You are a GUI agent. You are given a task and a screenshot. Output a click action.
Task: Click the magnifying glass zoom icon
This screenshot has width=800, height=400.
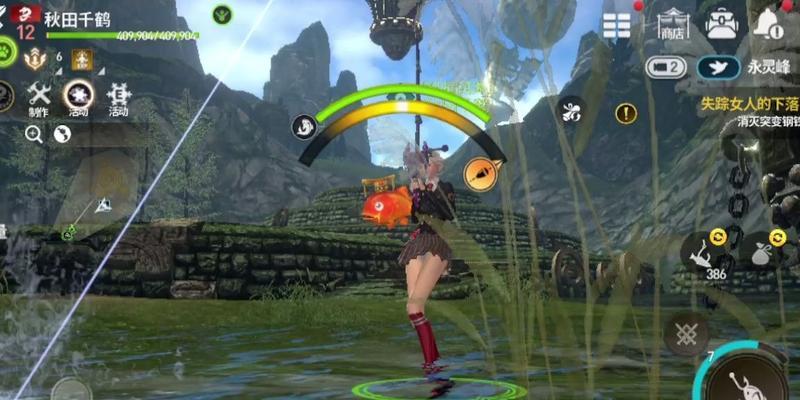pos(34,134)
